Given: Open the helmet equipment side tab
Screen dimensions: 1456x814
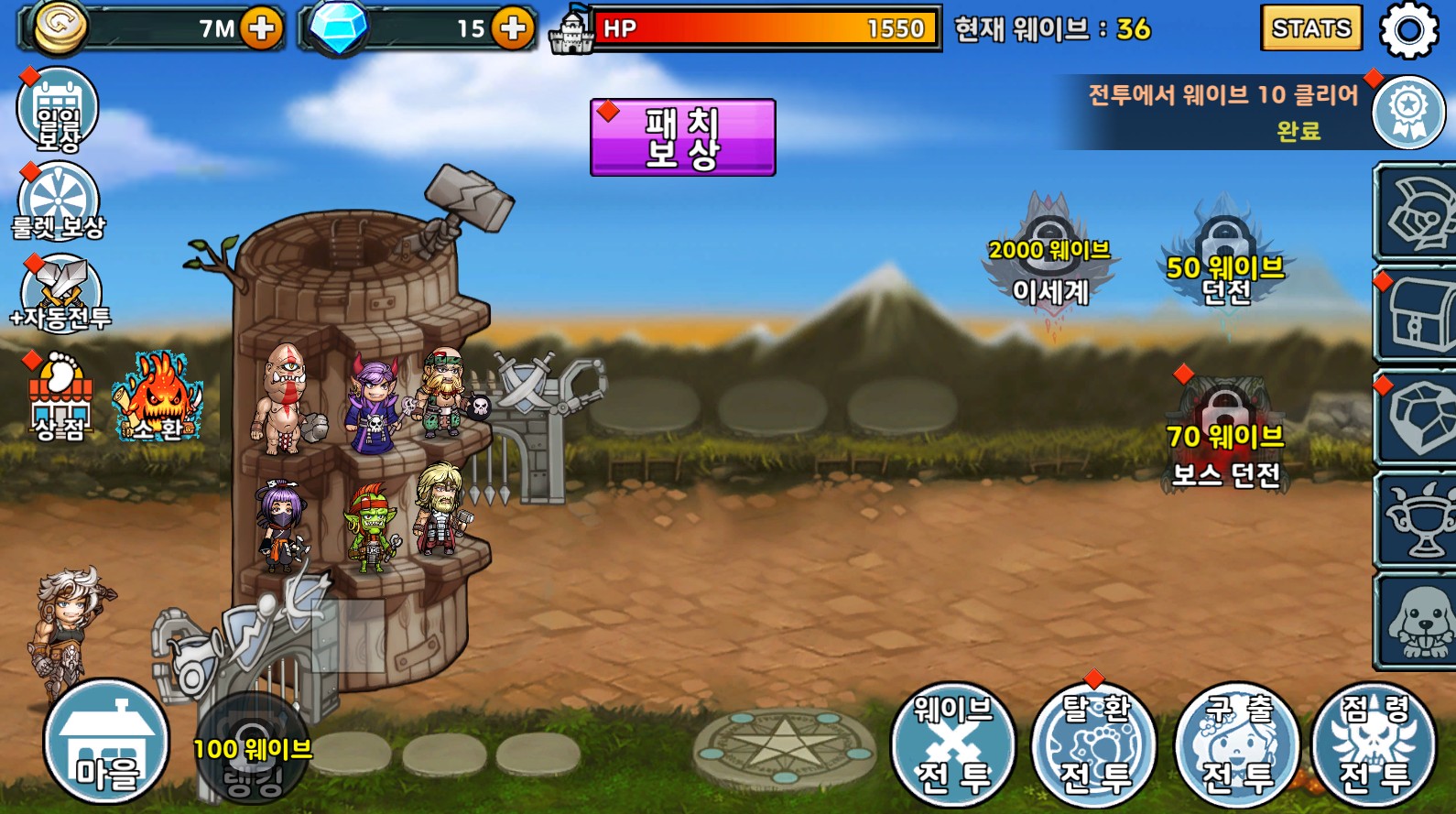Looking at the screenshot, I should coord(1418,214).
